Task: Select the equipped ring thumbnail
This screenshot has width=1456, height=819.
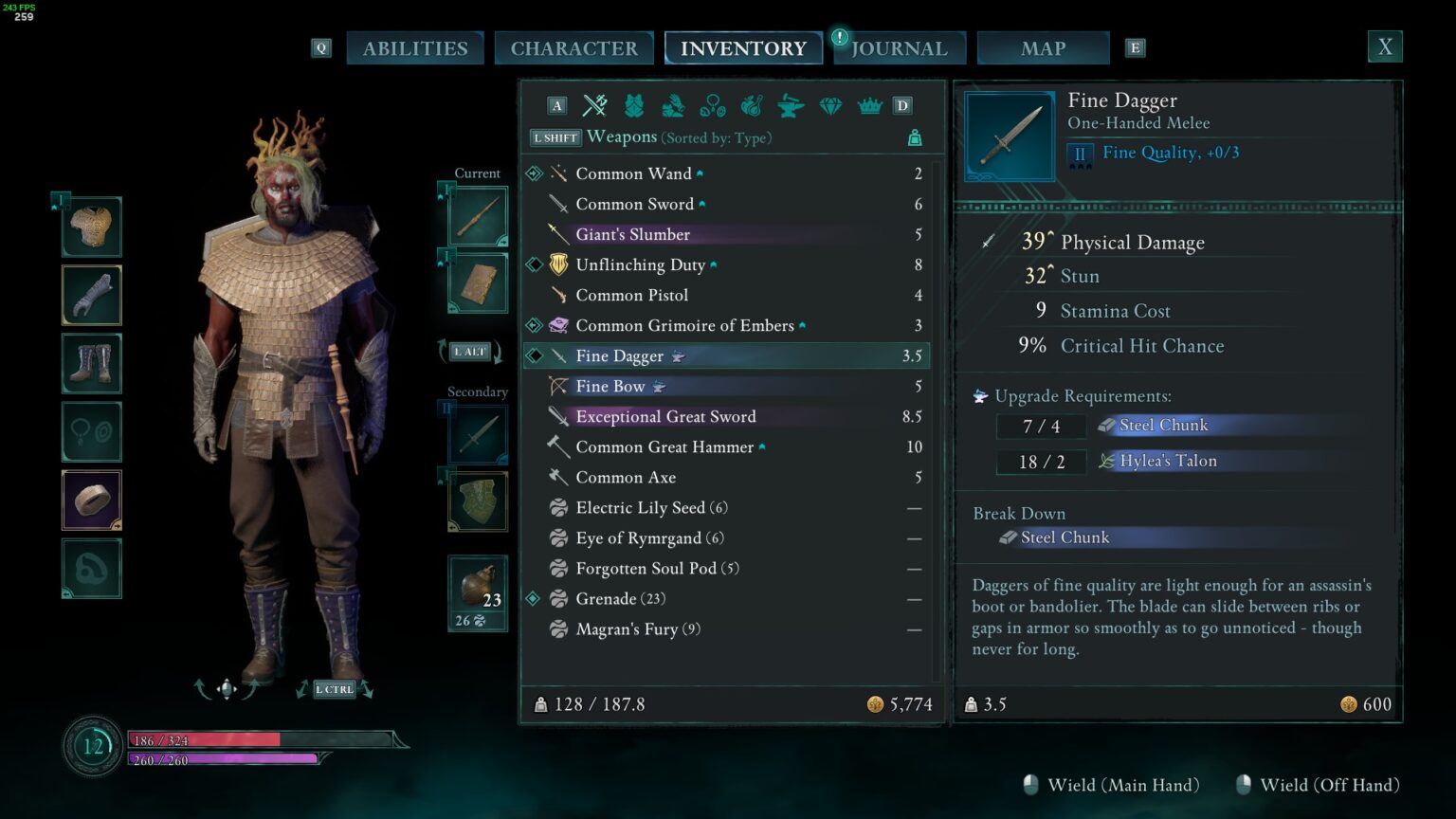Action: [x=91, y=500]
